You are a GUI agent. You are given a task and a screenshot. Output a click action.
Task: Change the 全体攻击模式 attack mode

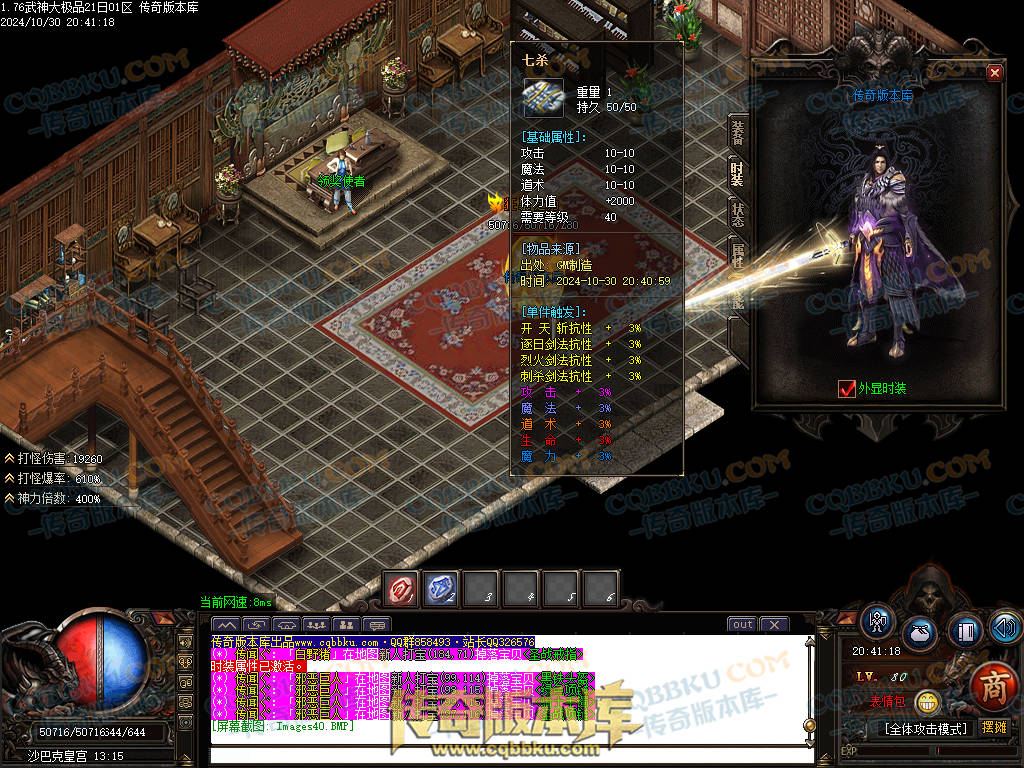[x=927, y=728]
